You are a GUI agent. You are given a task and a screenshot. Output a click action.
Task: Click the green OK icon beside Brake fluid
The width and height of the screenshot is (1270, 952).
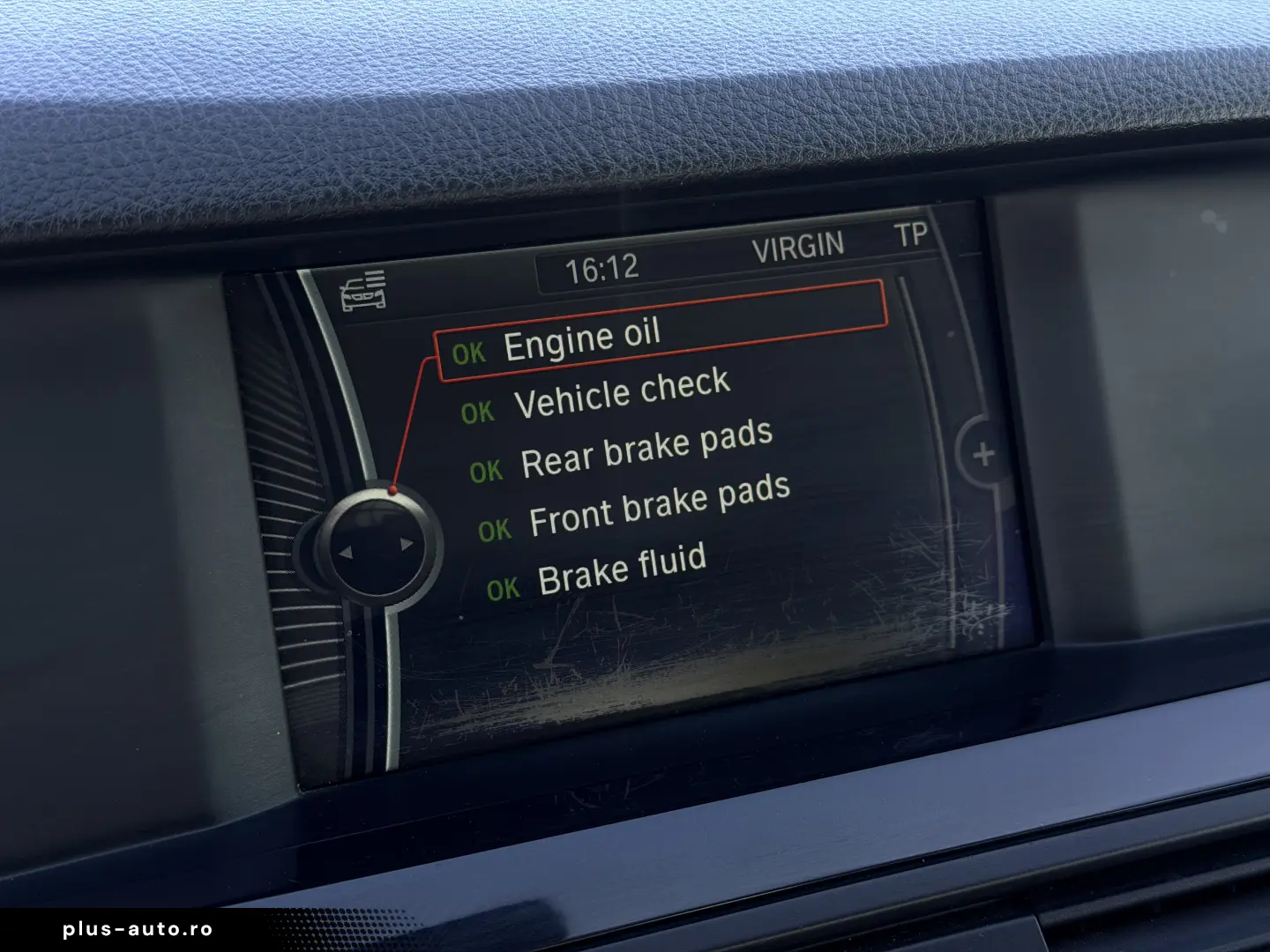505,584
